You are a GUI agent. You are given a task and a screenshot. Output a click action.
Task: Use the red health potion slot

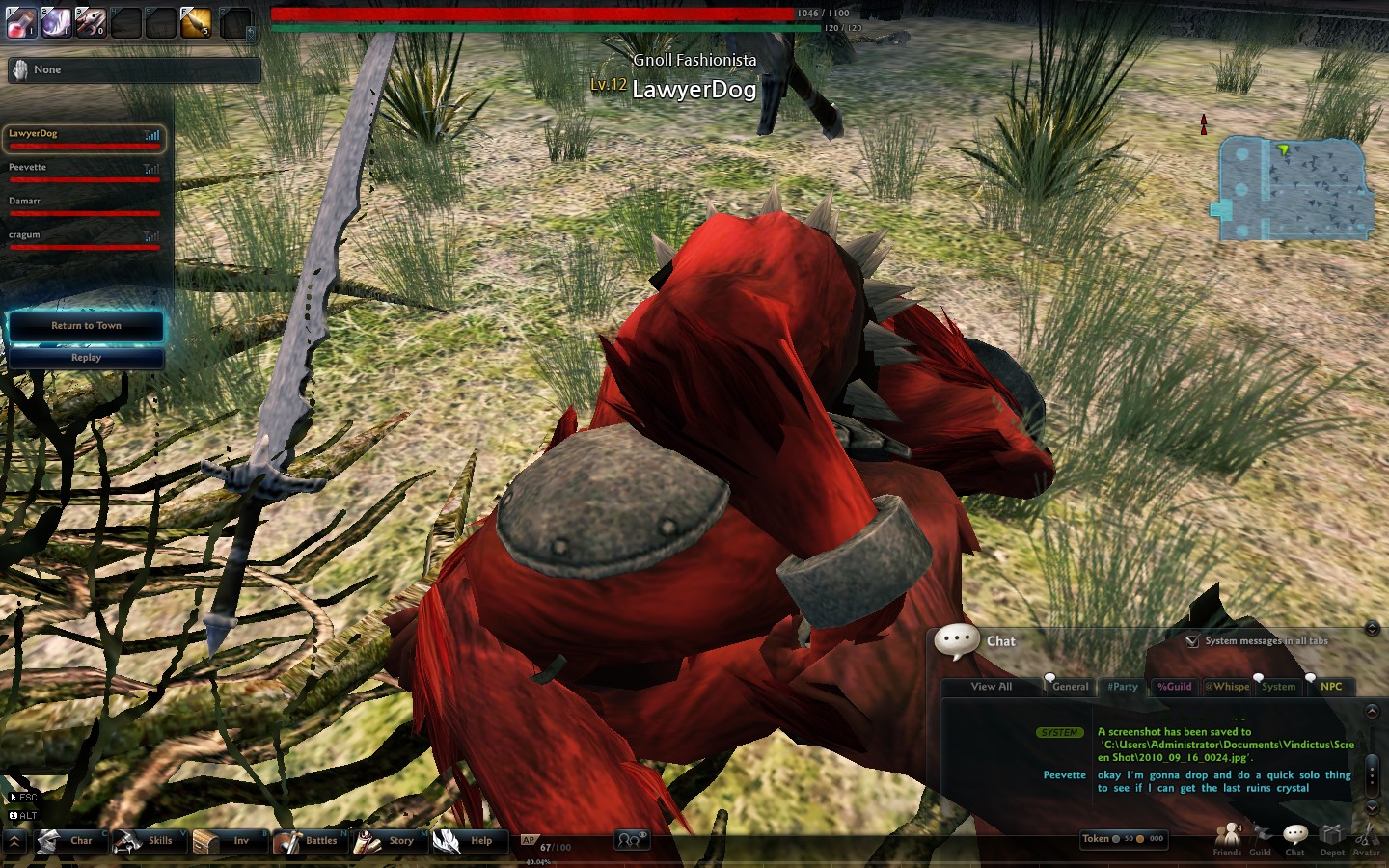(21, 22)
